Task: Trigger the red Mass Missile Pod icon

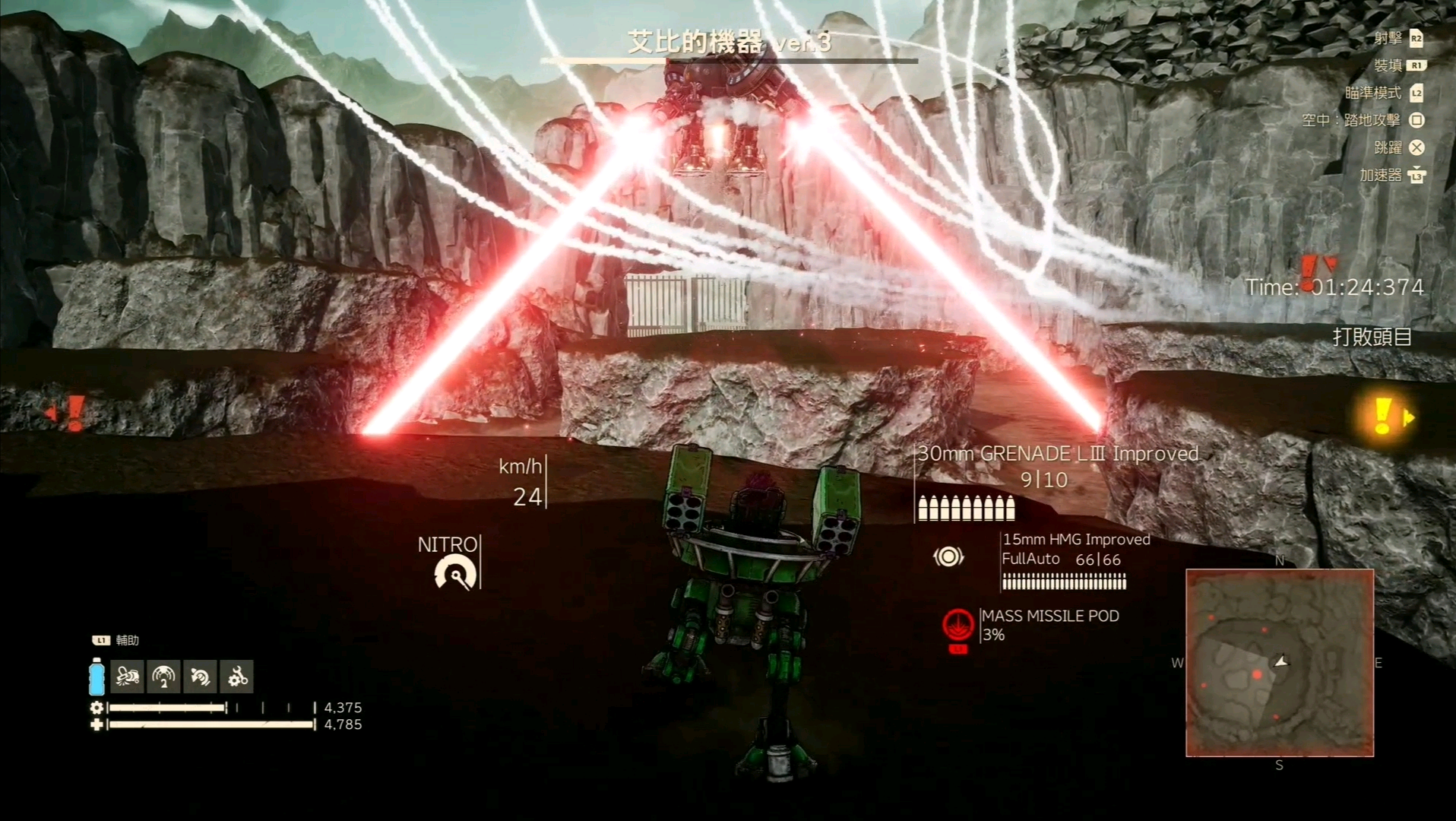Action: [958, 626]
